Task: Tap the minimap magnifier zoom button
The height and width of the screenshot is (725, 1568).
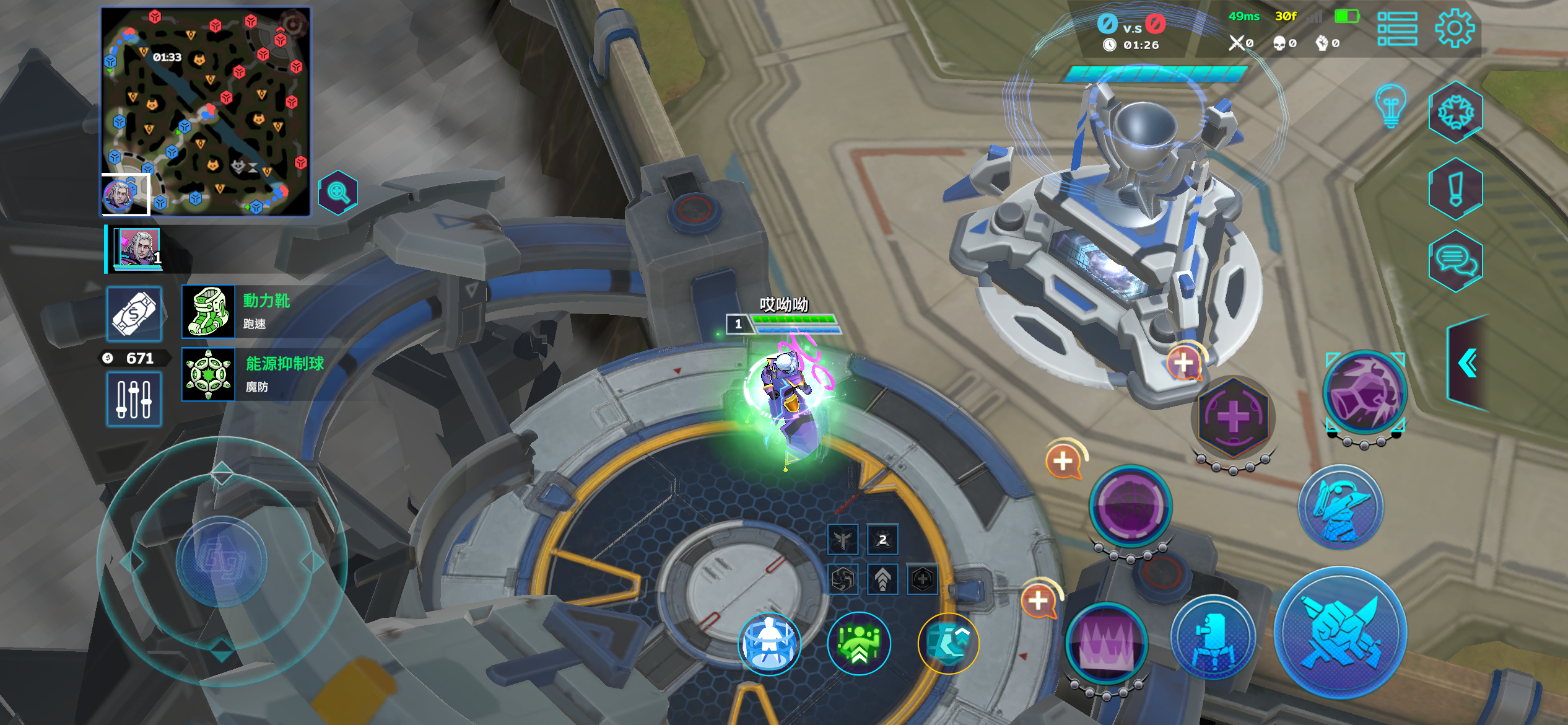Action: 338,193
